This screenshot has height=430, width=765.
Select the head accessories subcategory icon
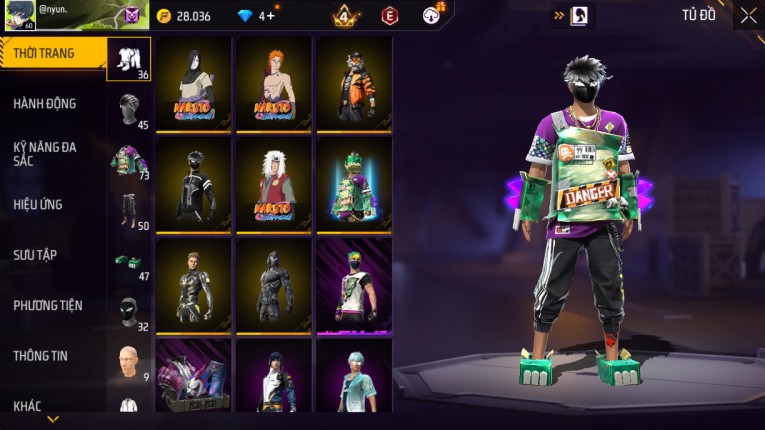pos(128,109)
